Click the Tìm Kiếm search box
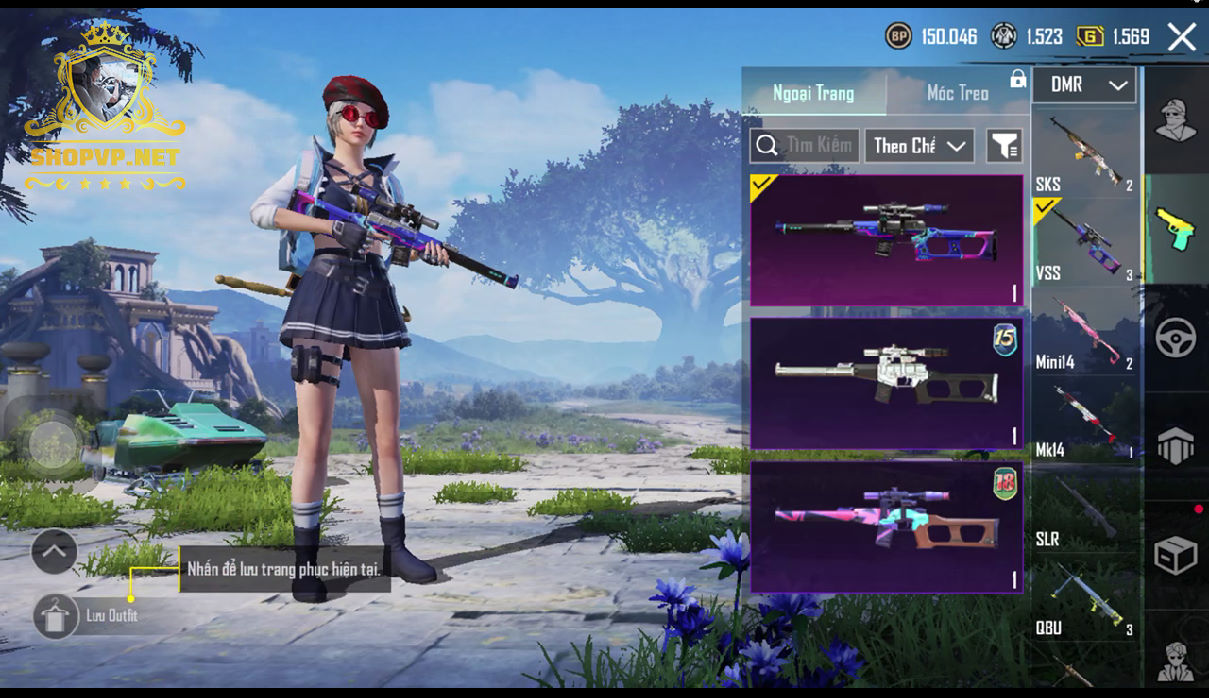Image resolution: width=1209 pixels, height=698 pixels. (805, 146)
